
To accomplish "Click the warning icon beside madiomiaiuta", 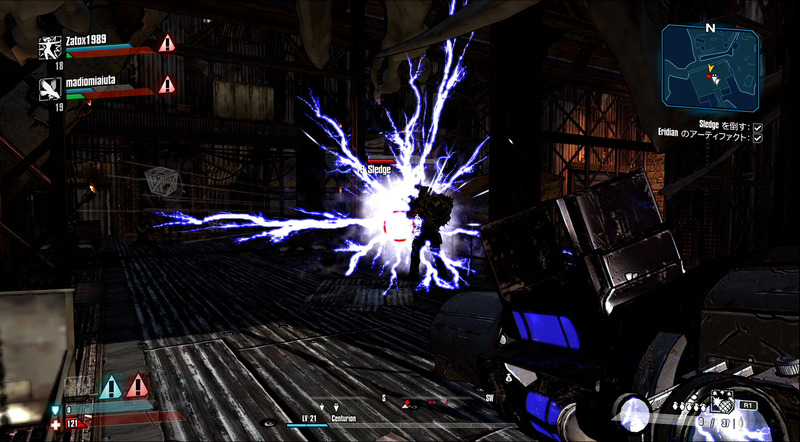I will [166, 85].
